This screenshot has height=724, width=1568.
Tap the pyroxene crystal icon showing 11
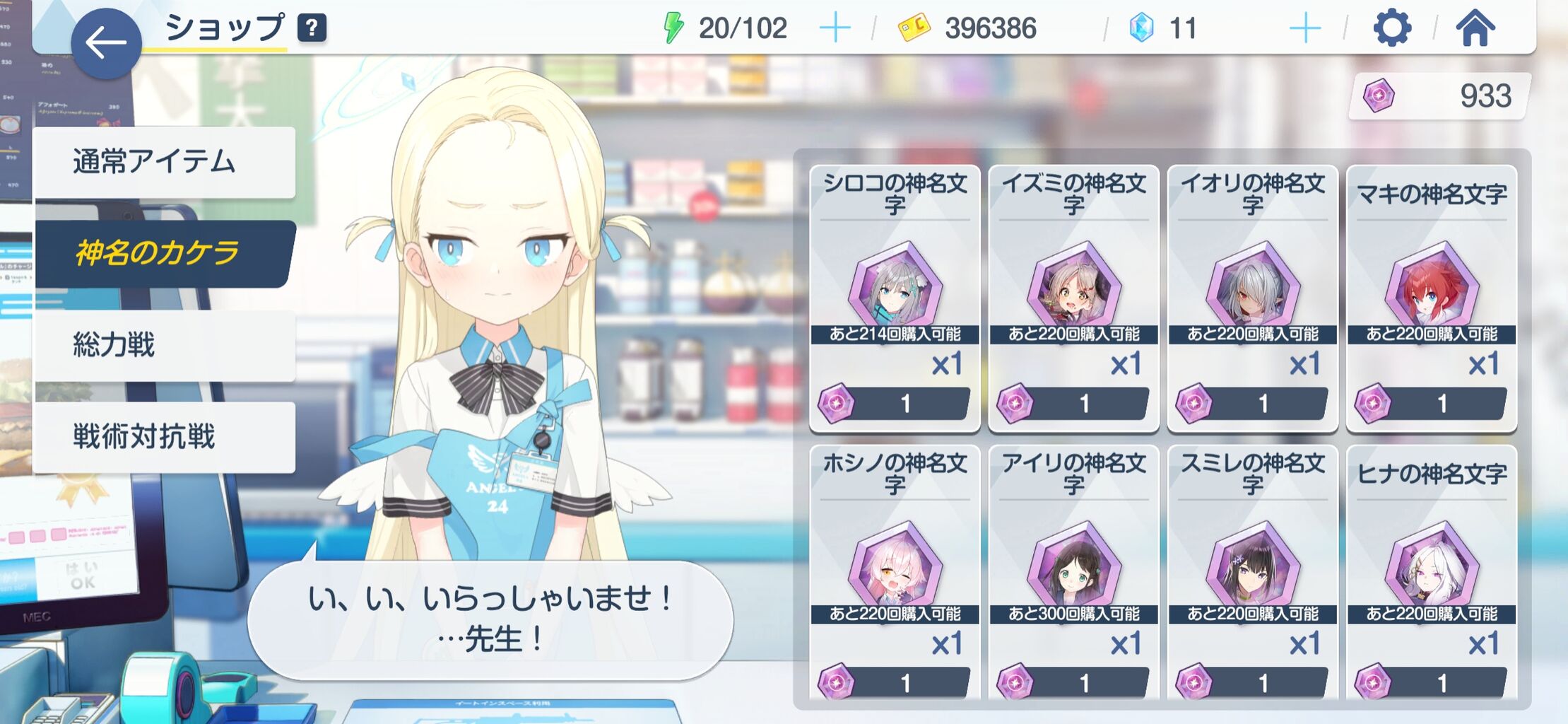tap(1141, 28)
